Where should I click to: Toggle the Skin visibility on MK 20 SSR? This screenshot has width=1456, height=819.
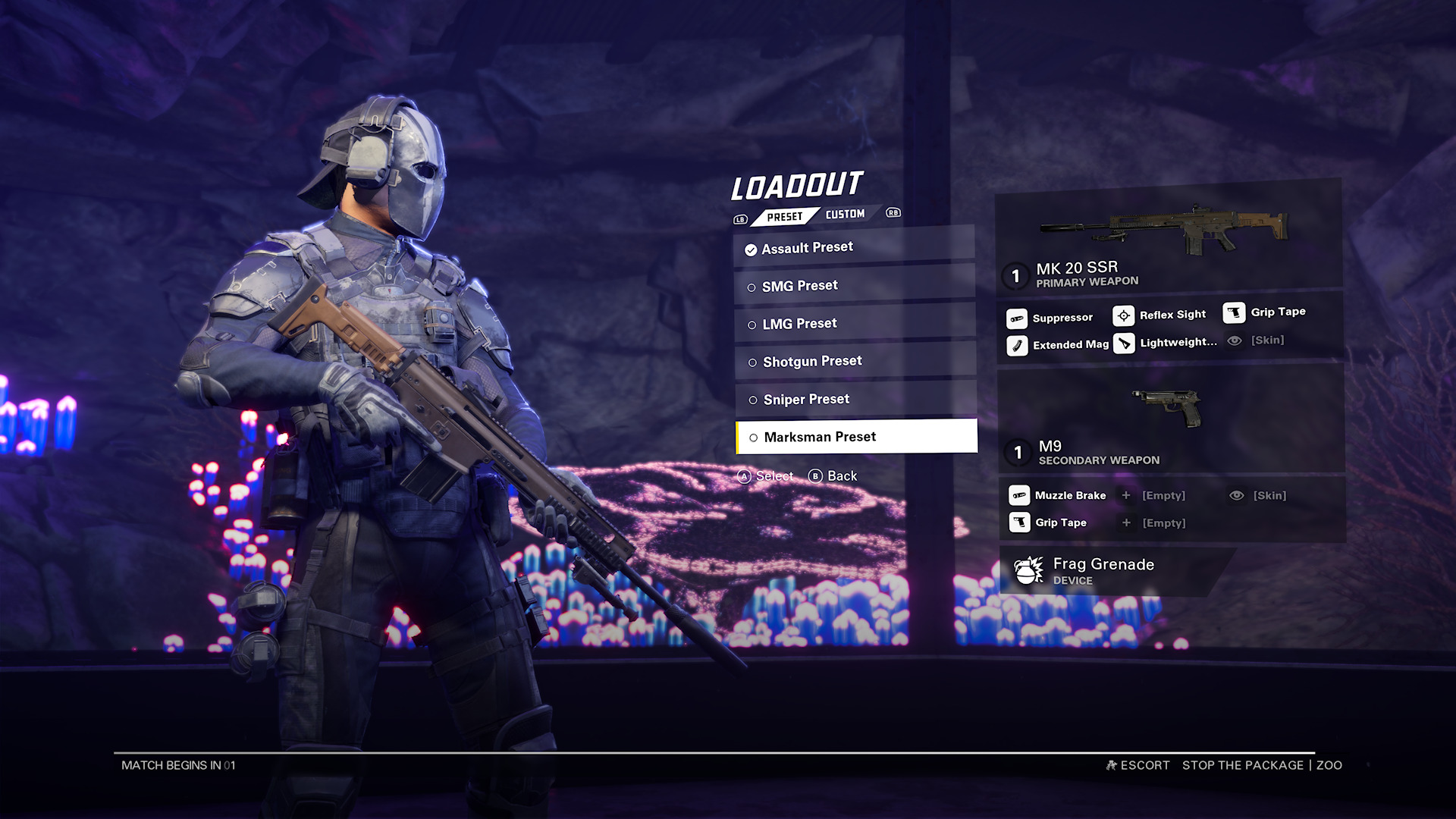click(x=1237, y=340)
